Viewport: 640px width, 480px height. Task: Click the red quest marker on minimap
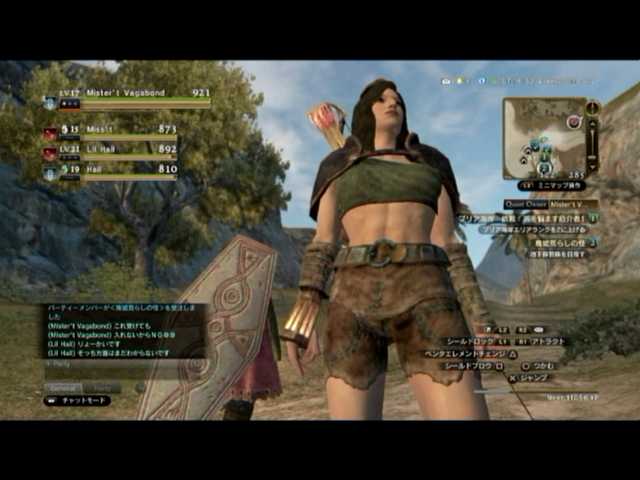click(573, 122)
